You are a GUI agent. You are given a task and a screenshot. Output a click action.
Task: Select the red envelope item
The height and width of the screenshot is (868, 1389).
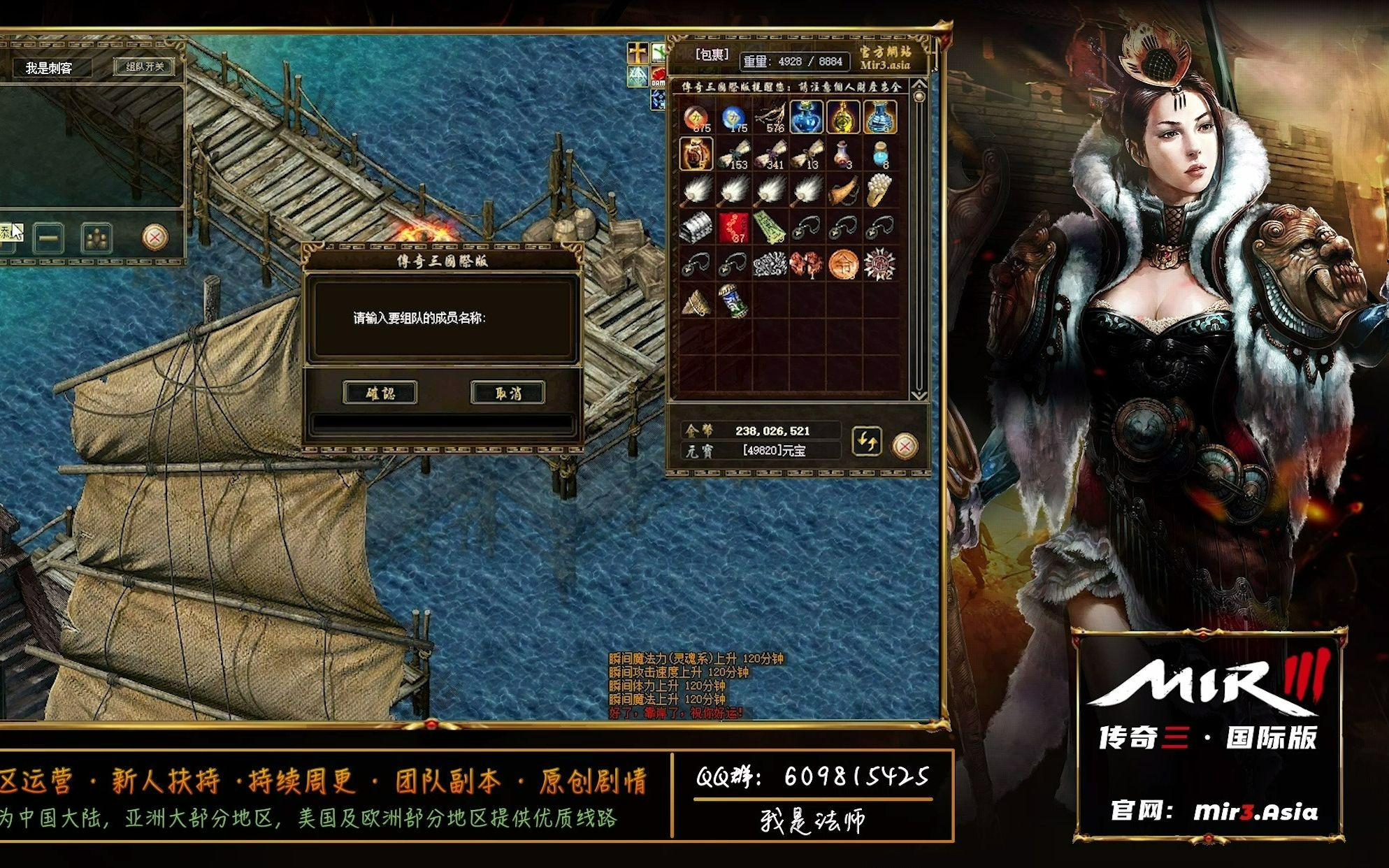[x=733, y=227]
